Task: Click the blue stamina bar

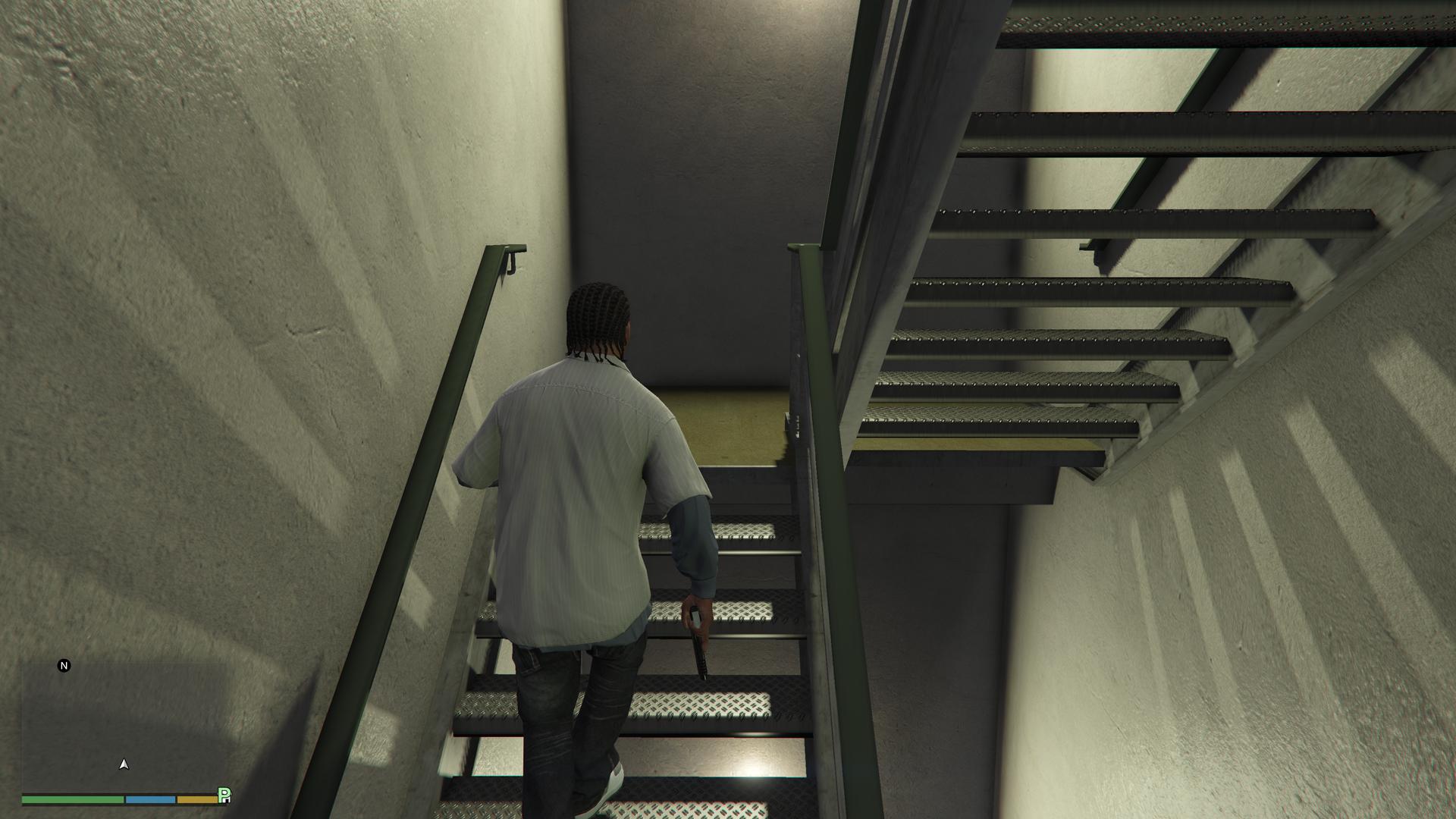Action: click(x=149, y=800)
